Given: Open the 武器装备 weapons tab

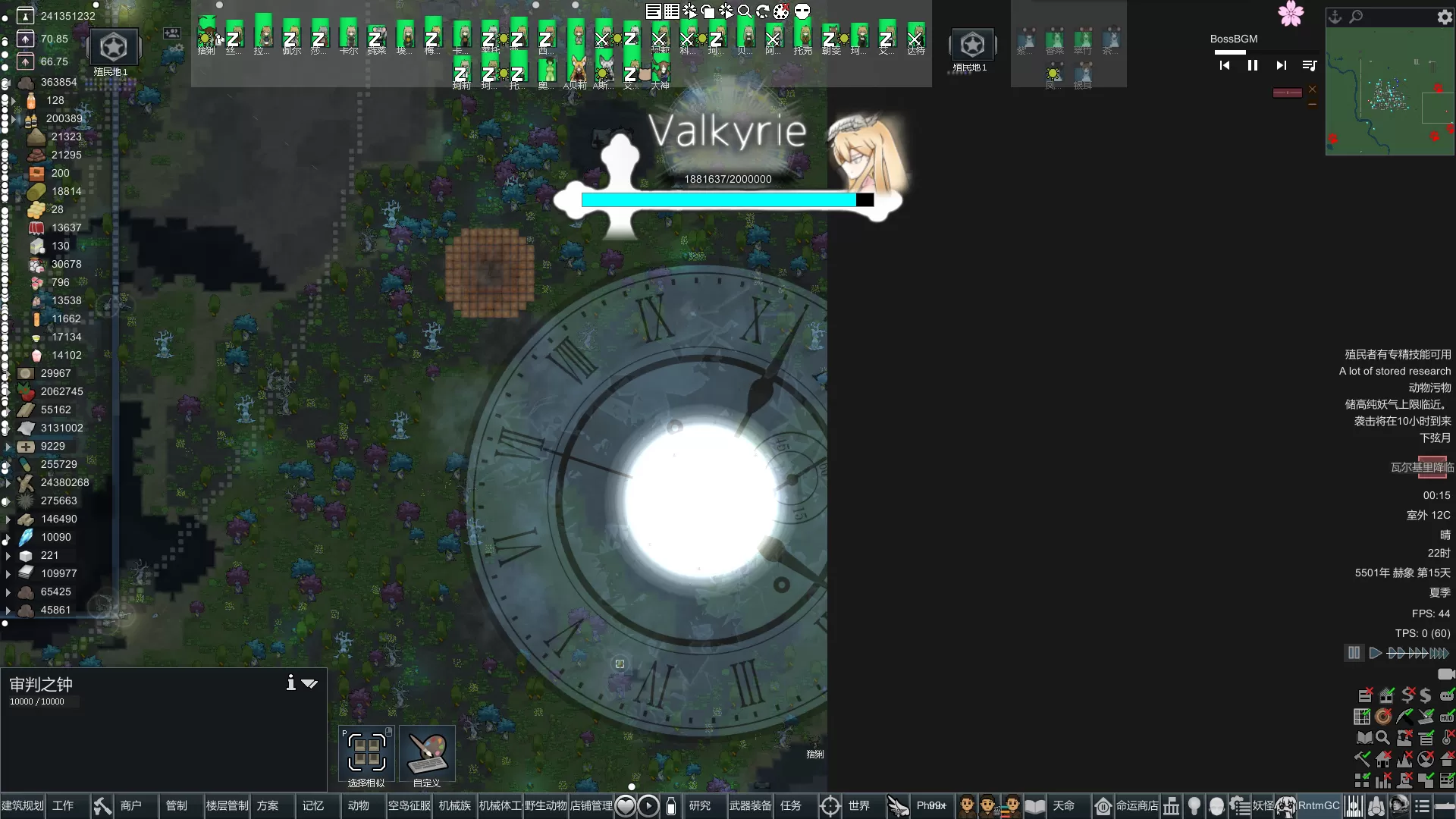Looking at the screenshot, I should pyautogui.click(x=750, y=806).
